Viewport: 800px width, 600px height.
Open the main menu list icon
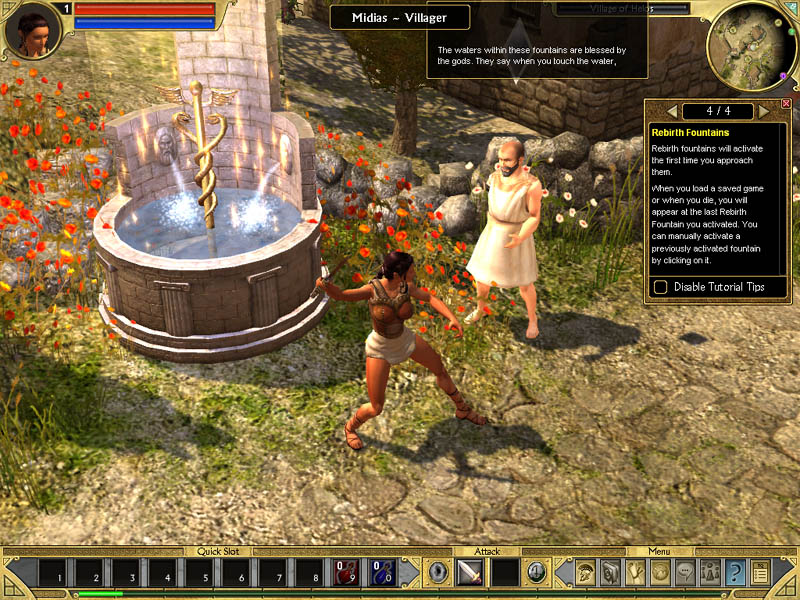761,572
